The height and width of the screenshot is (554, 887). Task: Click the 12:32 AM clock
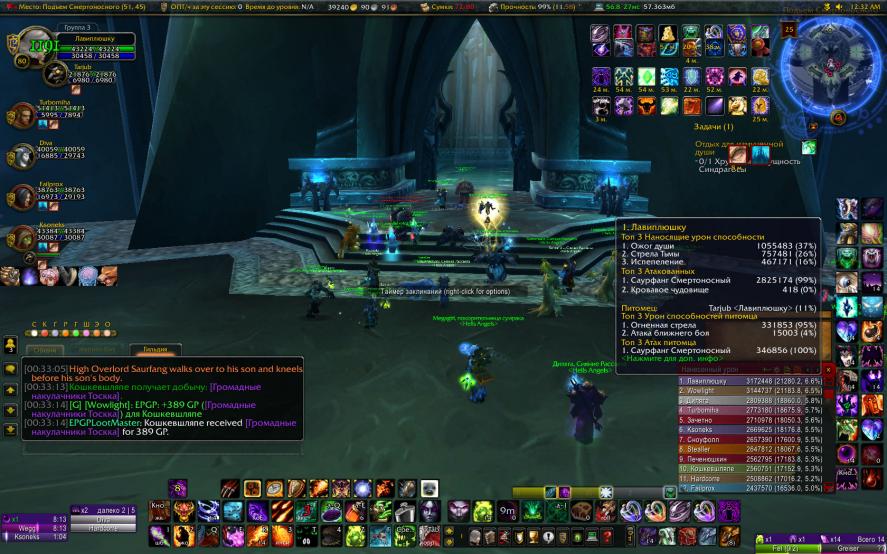pyautogui.click(x=865, y=6)
